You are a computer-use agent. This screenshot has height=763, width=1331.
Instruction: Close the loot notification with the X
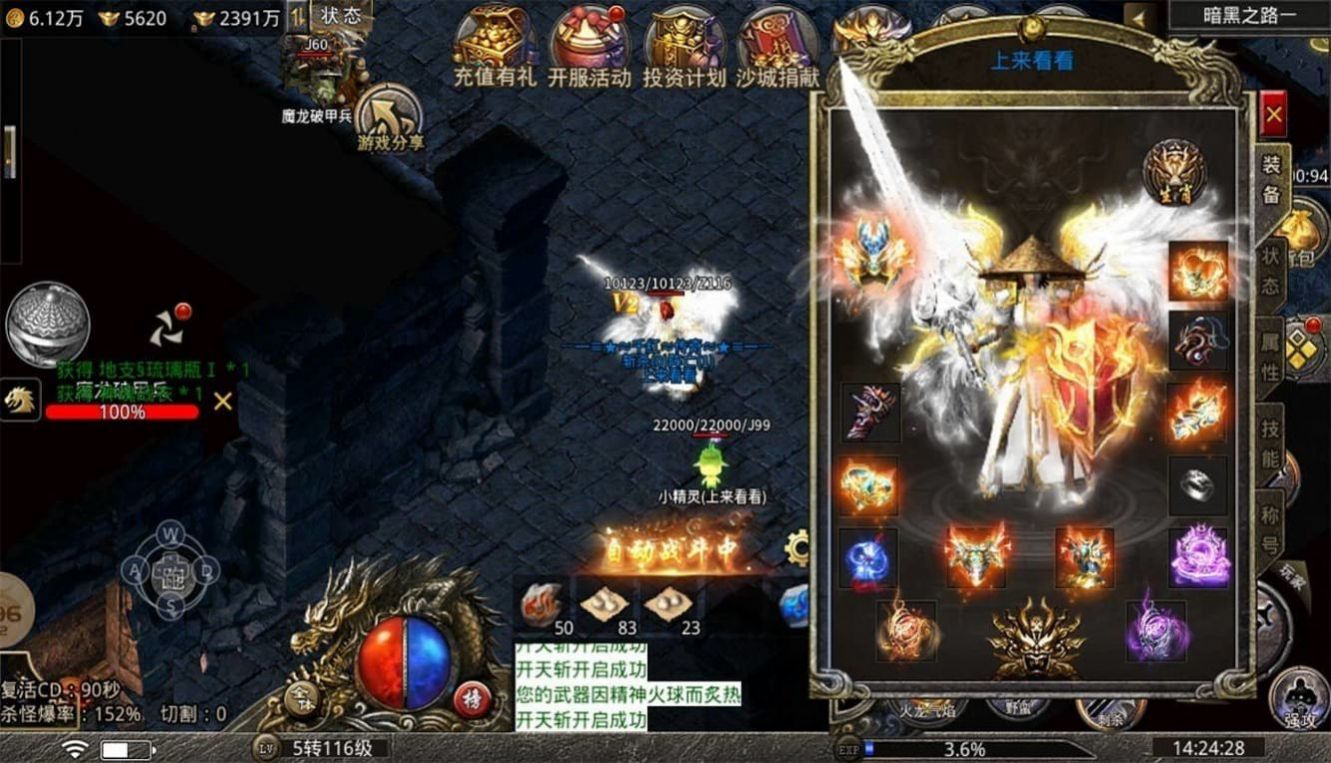pyautogui.click(x=223, y=401)
